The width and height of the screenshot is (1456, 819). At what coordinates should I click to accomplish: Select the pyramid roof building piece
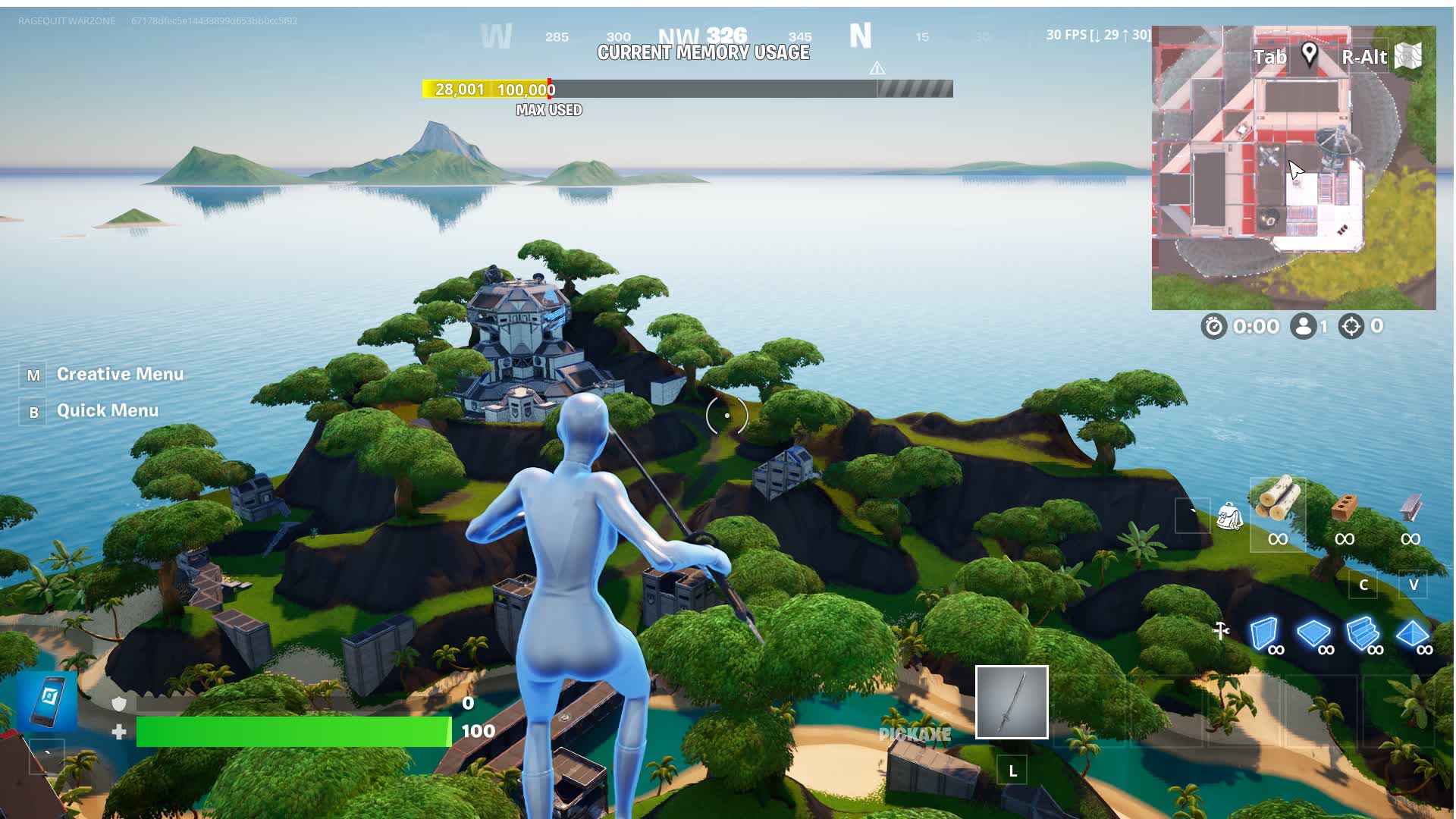pyautogui.click(x=1412, y=634)
